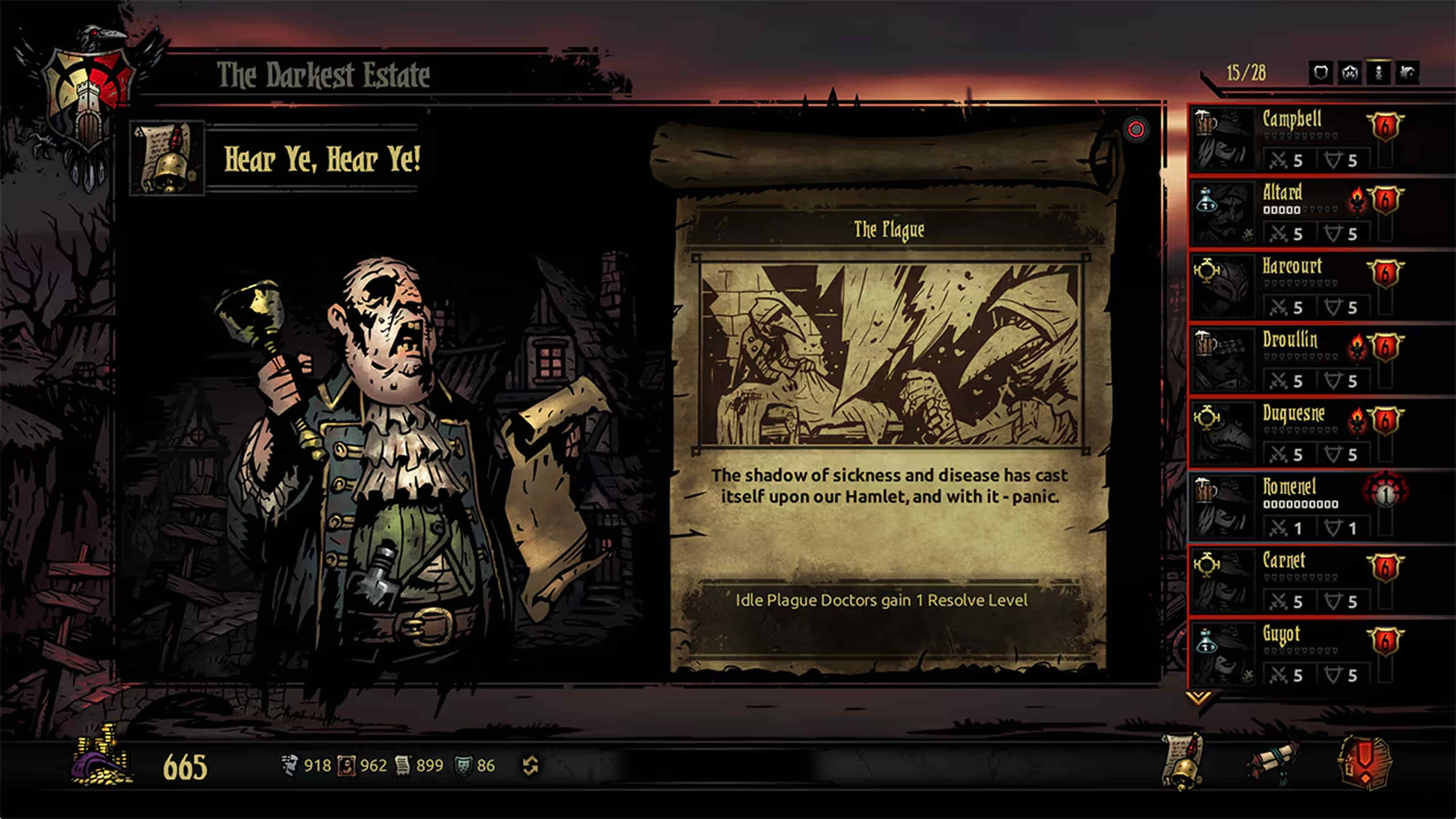Sort roster by the building icon

tap(1407, 73)
